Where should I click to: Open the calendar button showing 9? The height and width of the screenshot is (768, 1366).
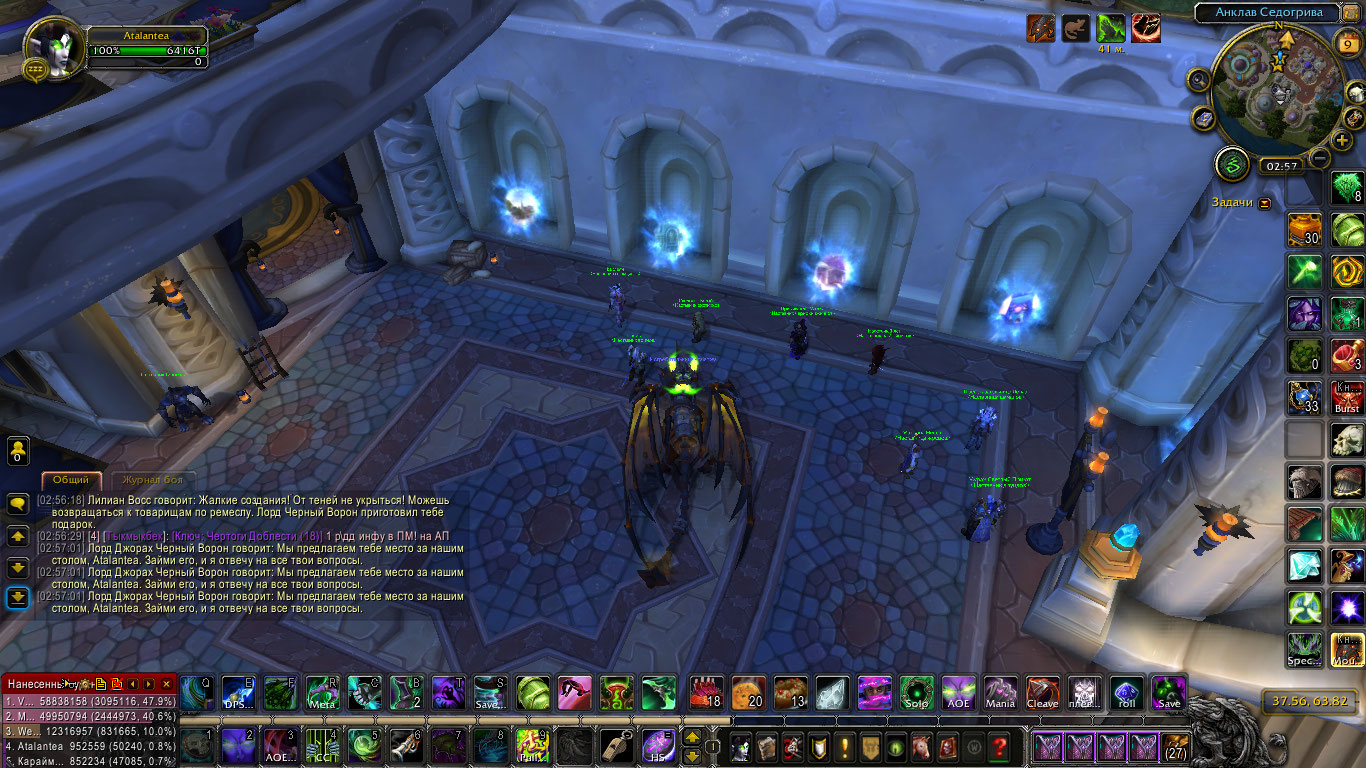1347,42
